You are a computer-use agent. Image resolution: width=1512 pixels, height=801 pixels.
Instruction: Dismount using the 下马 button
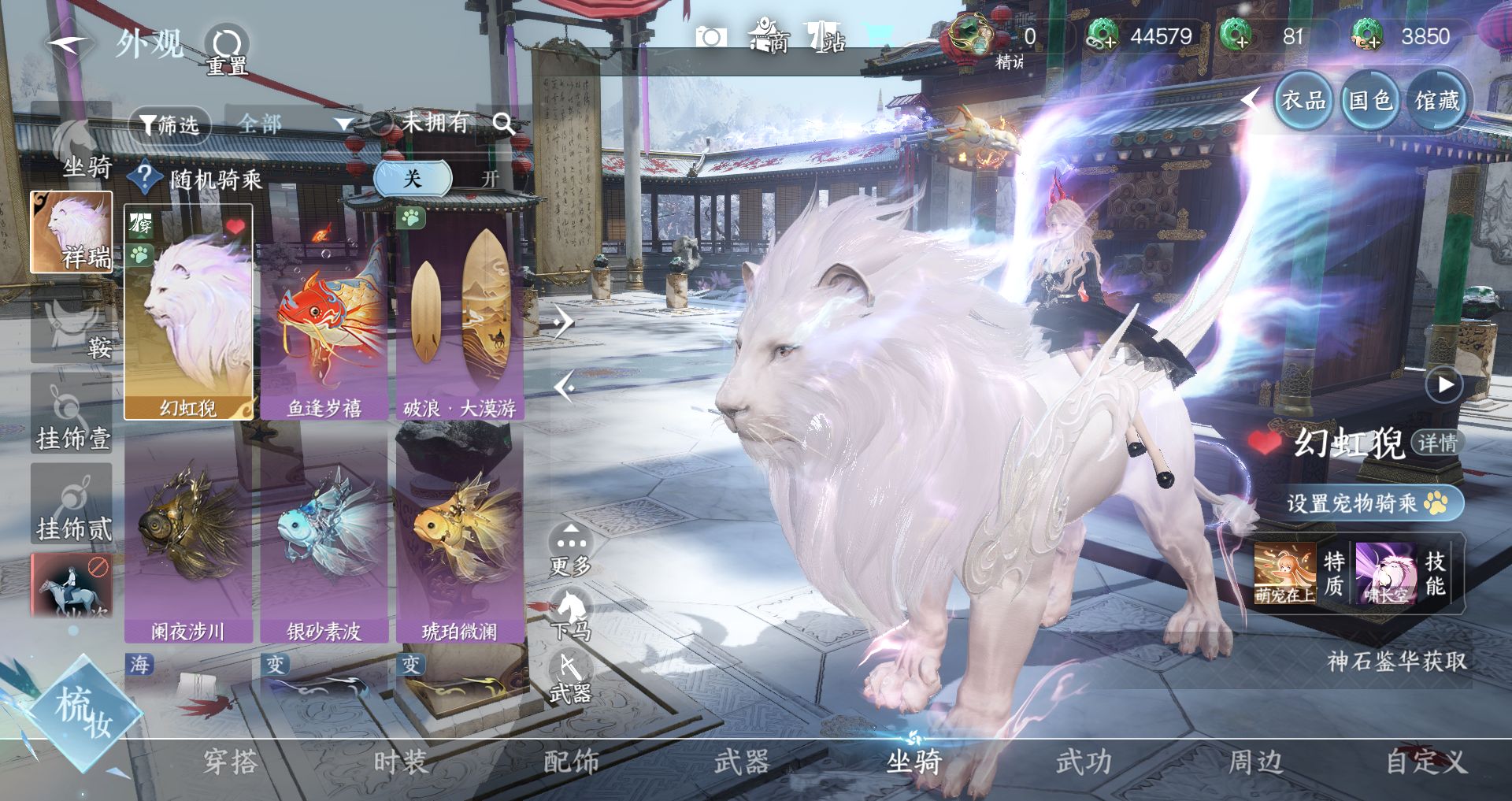click(x=570, y=616)
